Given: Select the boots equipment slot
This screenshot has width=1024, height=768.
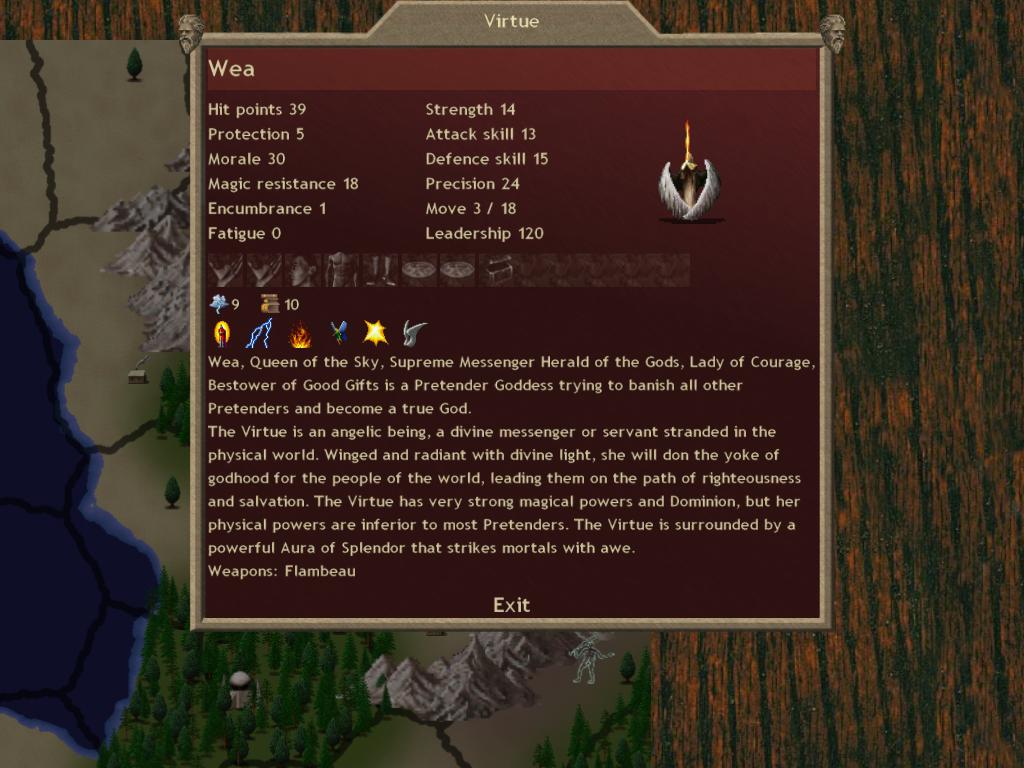Looking at the screenshot, I should point(380,270).
